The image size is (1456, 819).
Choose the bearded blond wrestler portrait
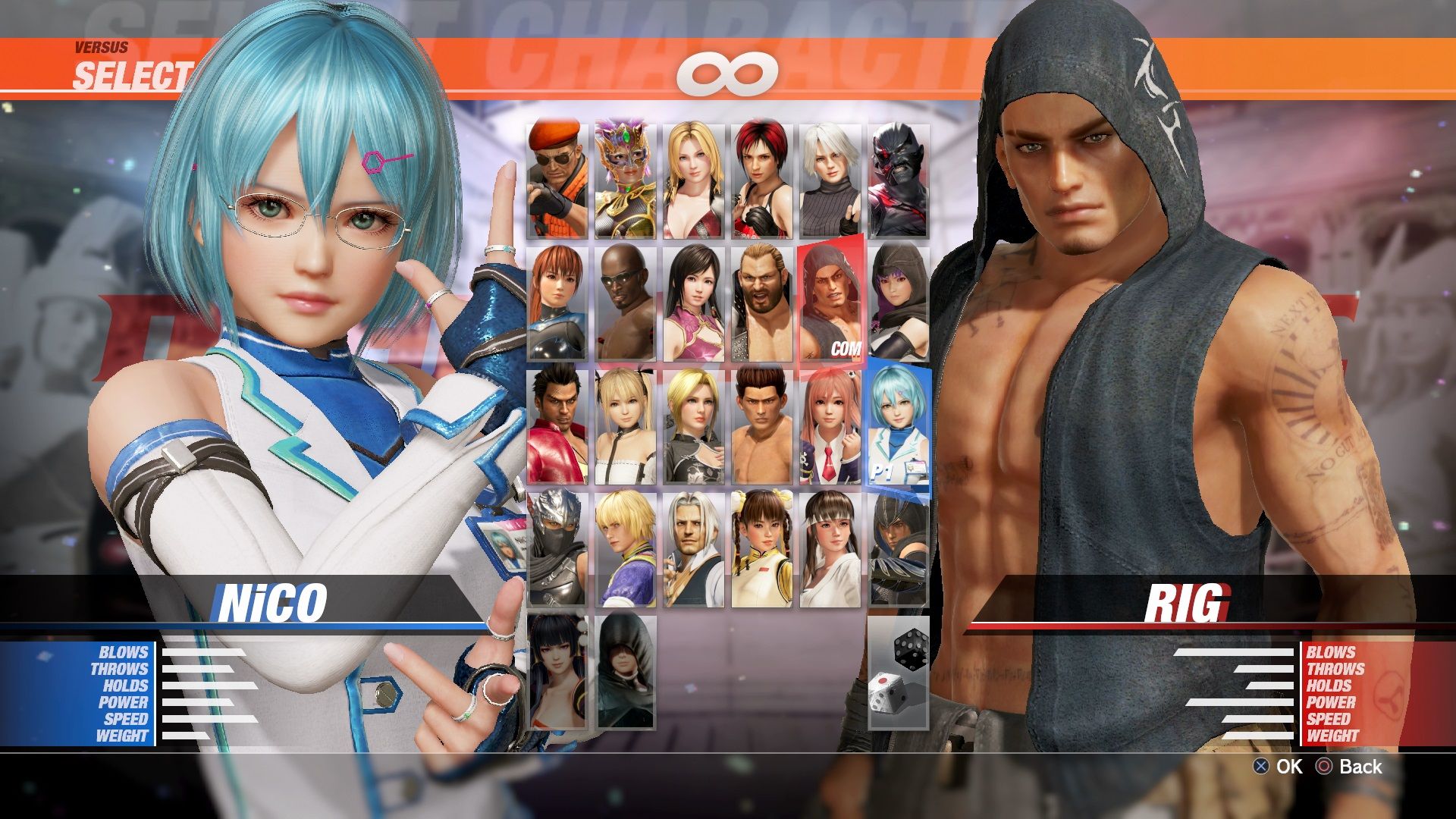[762, 303]
